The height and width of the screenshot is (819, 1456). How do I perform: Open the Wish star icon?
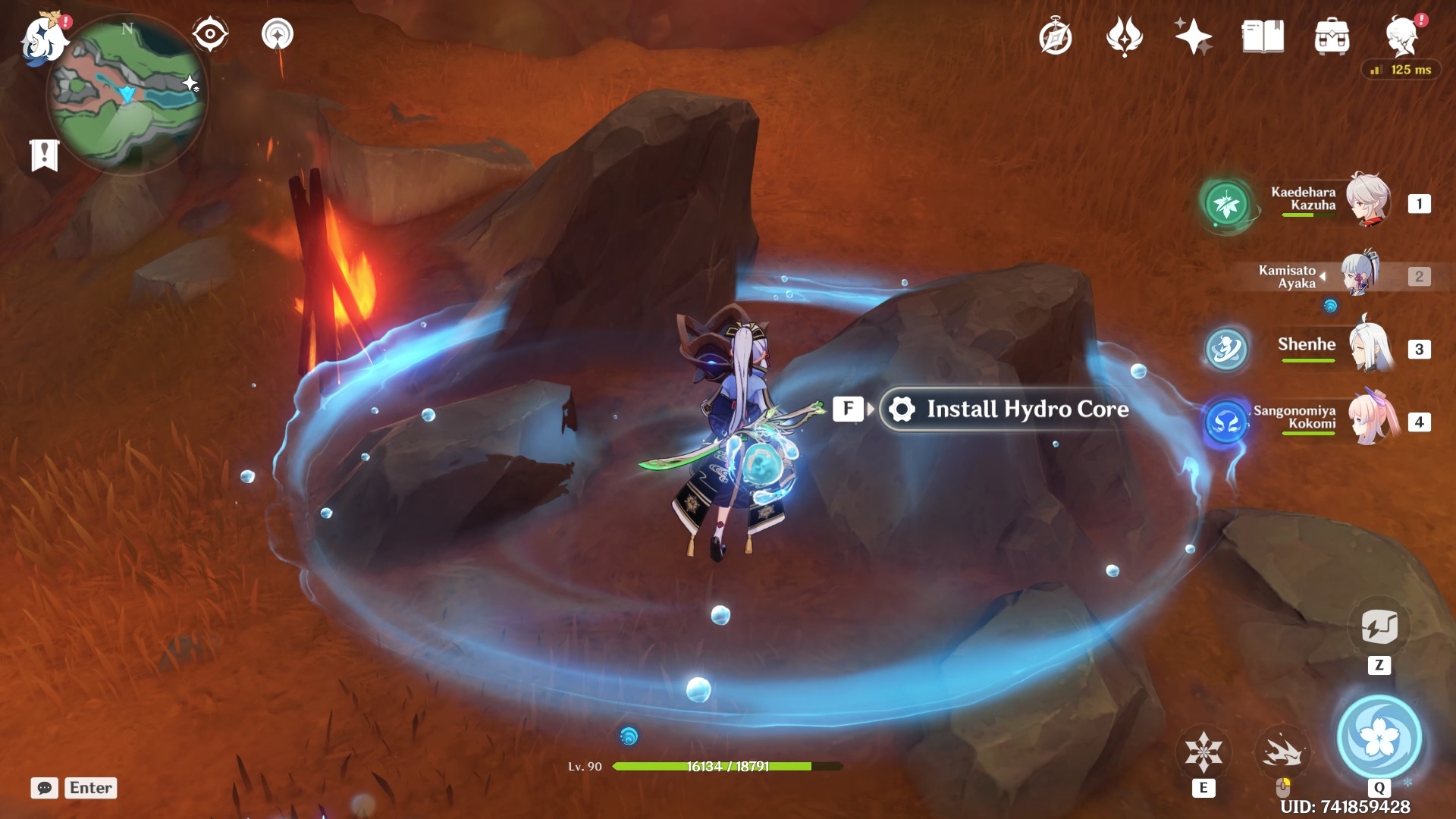[x=1193, y=36]
